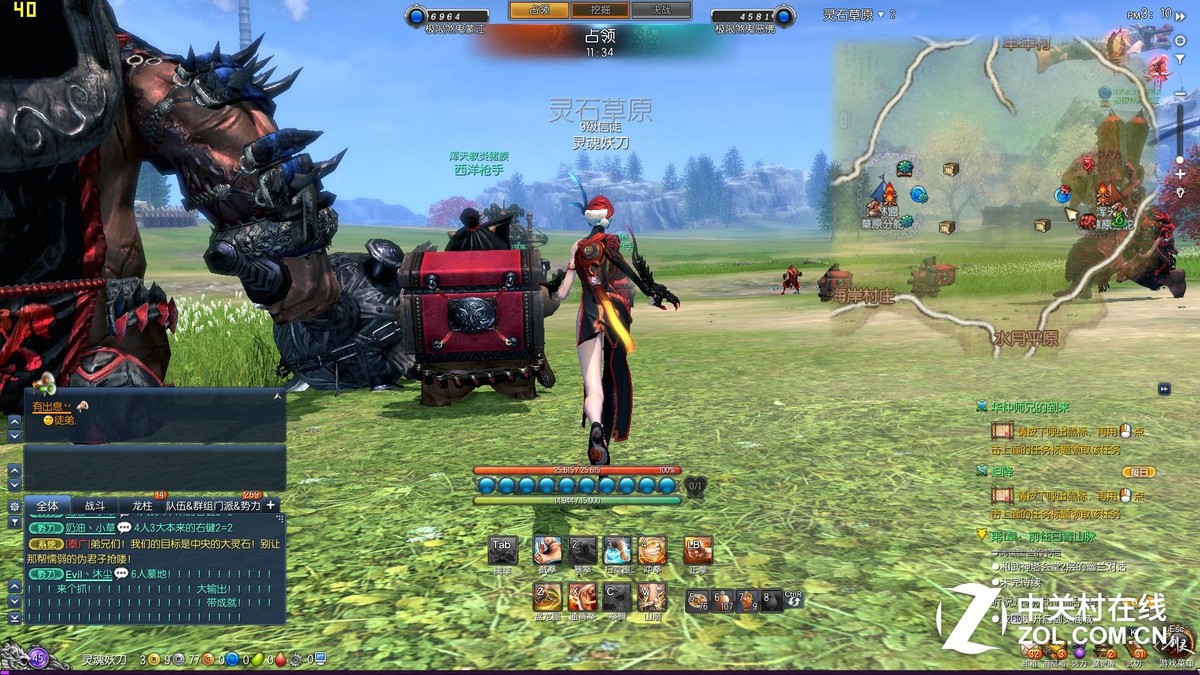Use the number 3 icy kick skill
The image size is (1200, 675).
tap(618, 550)
